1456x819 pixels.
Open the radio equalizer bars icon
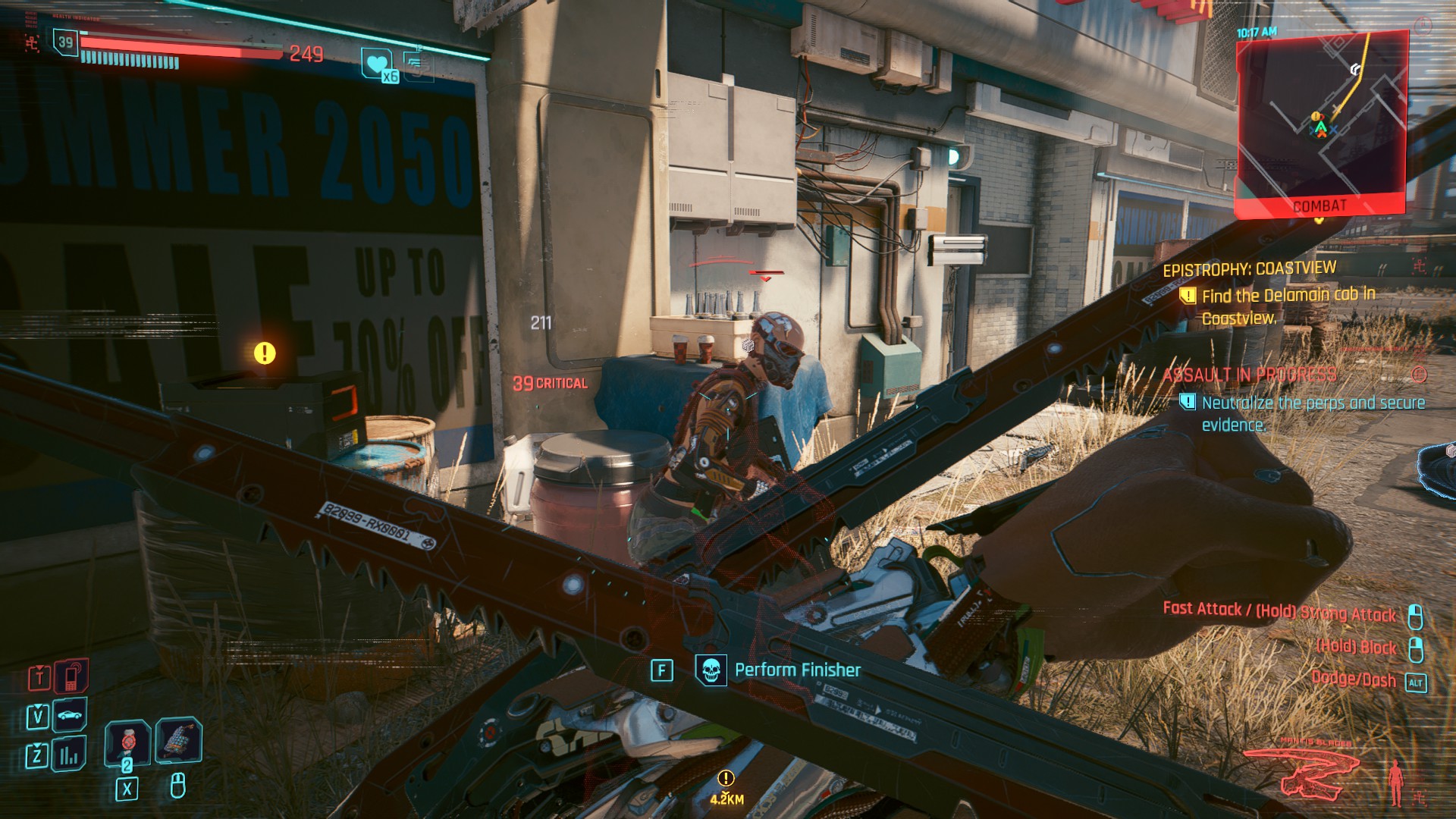coord(70,754)
